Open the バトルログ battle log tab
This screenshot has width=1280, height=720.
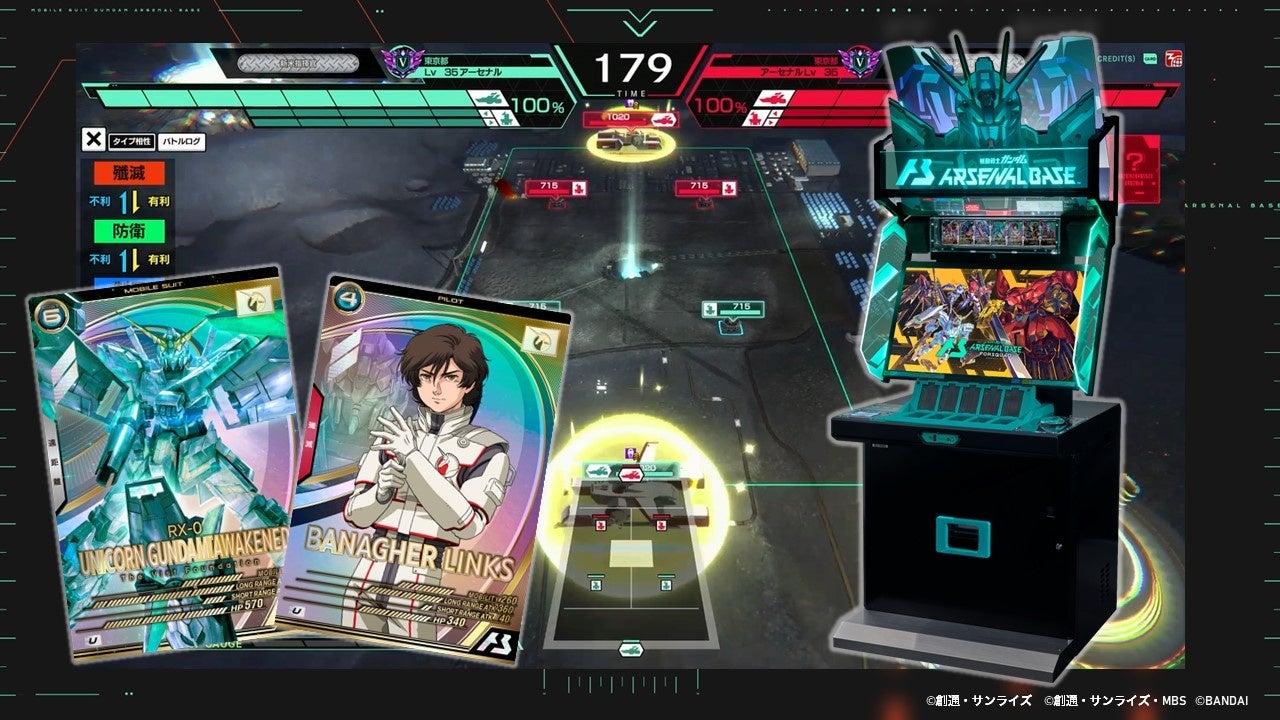click(x=181, y=142)
